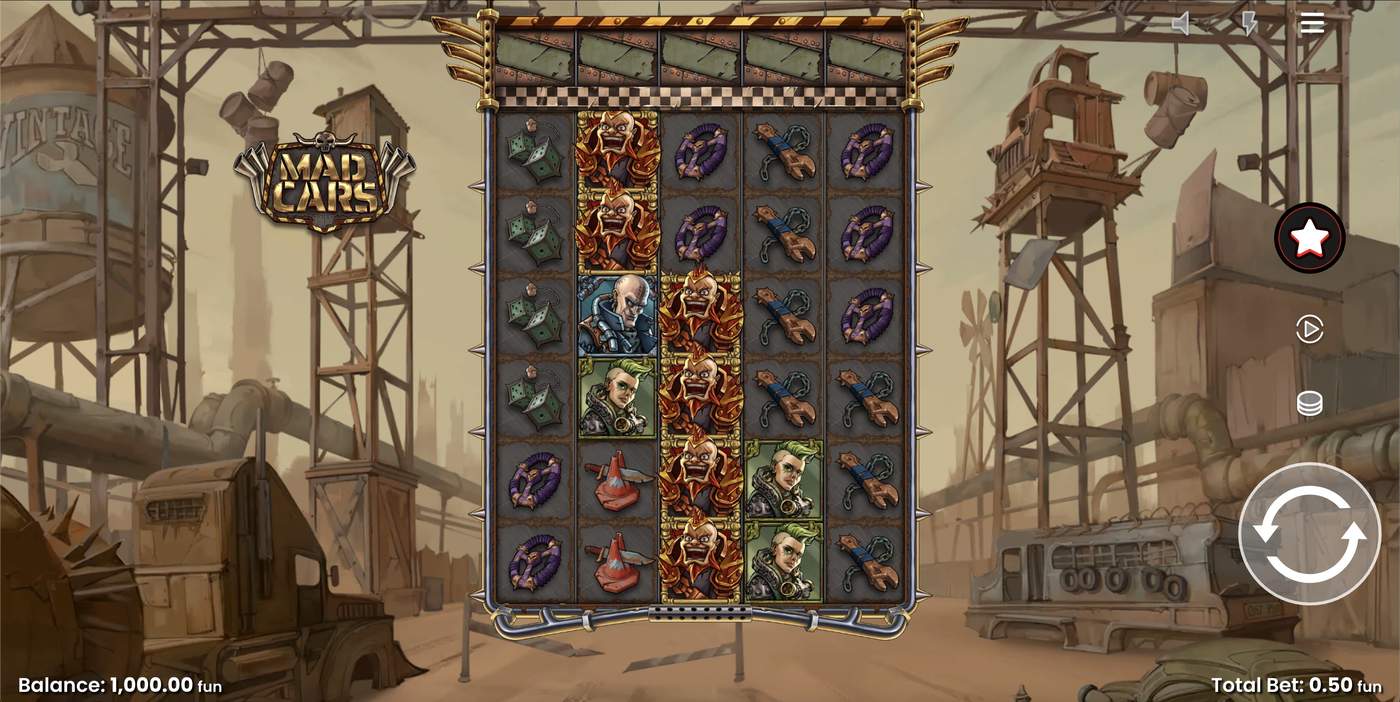The image size is (1400, 702).
Task: Toggle the sound speaker icon
Action: pos(1182,24)
